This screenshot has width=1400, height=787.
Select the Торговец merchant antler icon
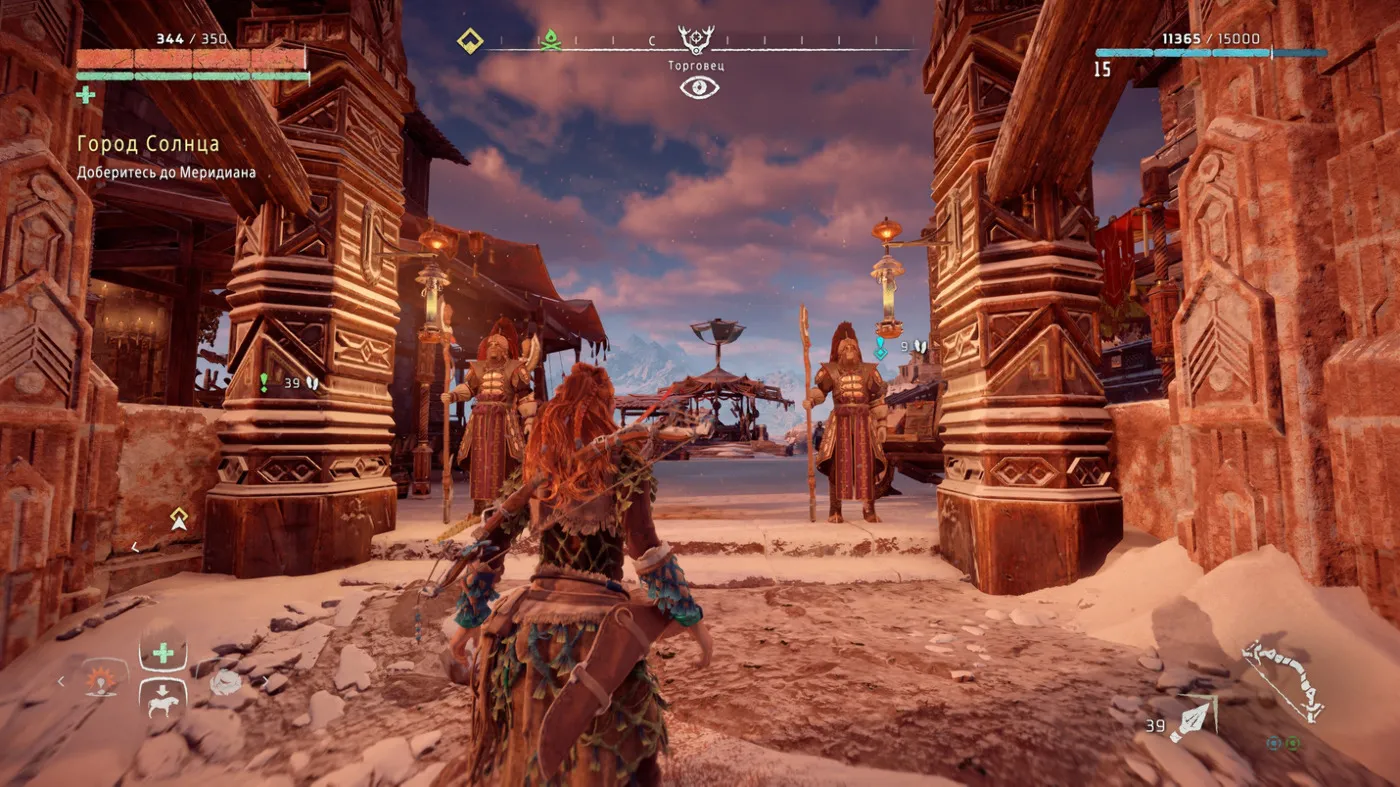[696, 39]
